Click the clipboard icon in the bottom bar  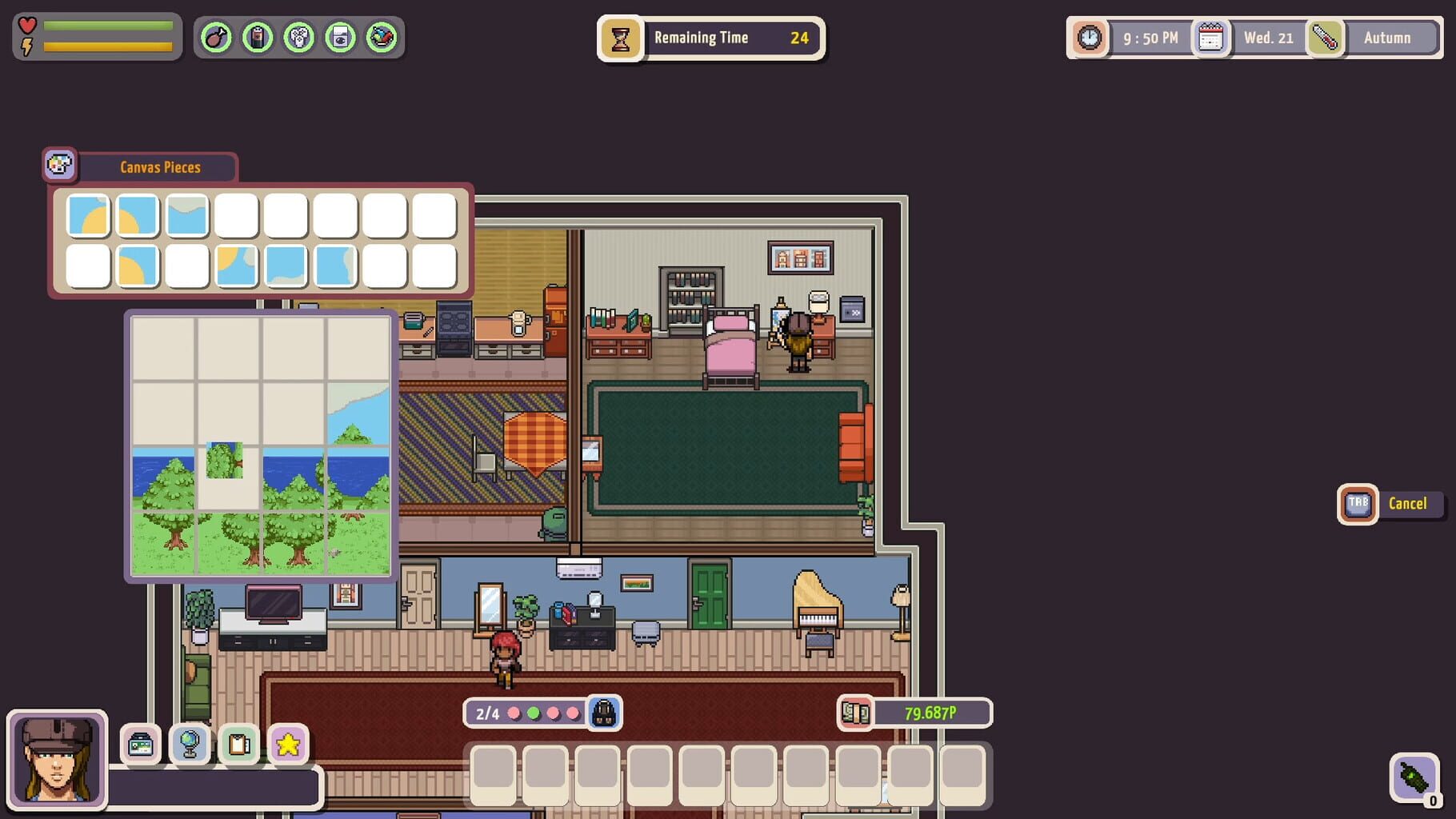tap(238, 745)
